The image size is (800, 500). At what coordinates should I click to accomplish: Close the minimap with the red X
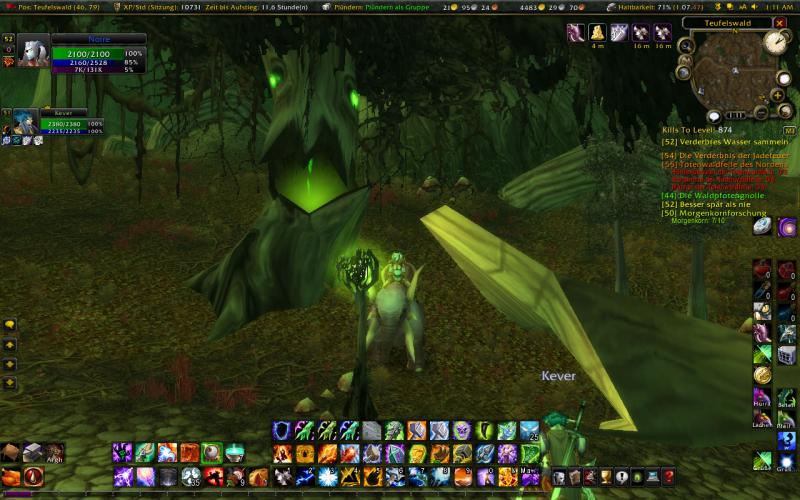click(780, 21)
